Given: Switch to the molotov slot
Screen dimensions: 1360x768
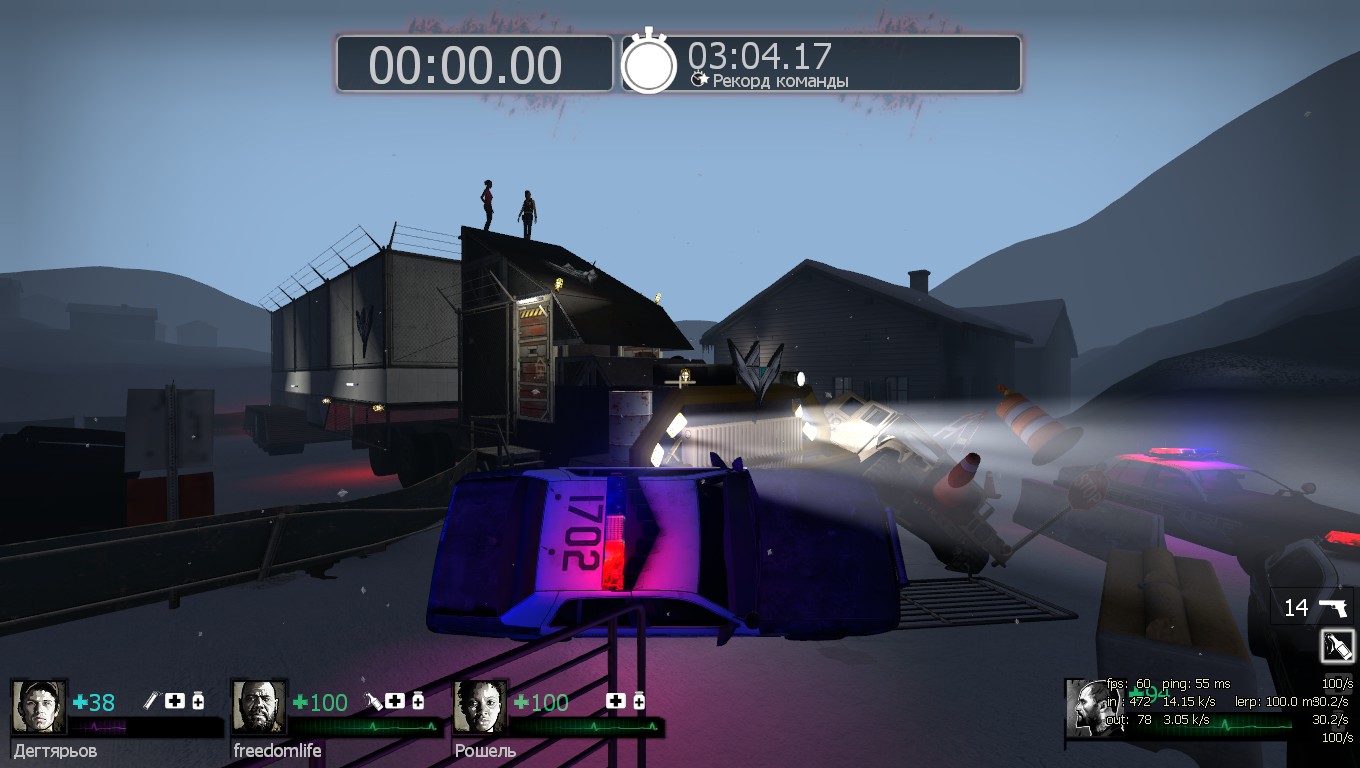Looking at the screenshot, I should pos(1337,646).
